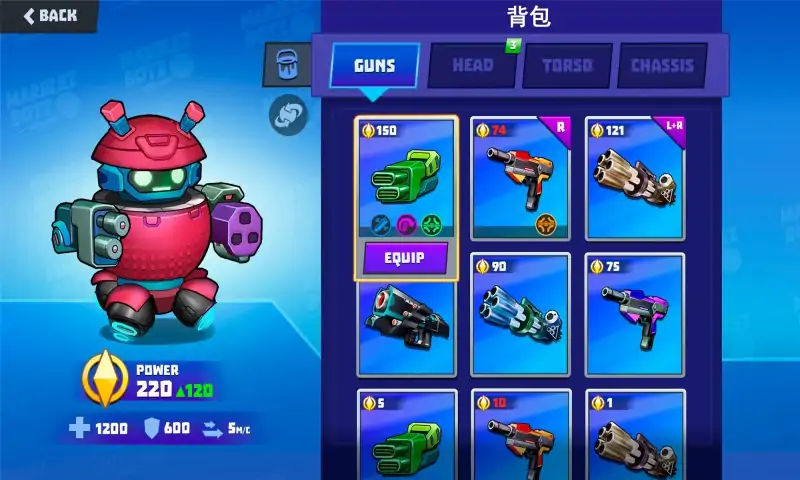This screenshot has height=480, width=800.
Task: Click the round swap arrows icon
Action: [288, 114]
